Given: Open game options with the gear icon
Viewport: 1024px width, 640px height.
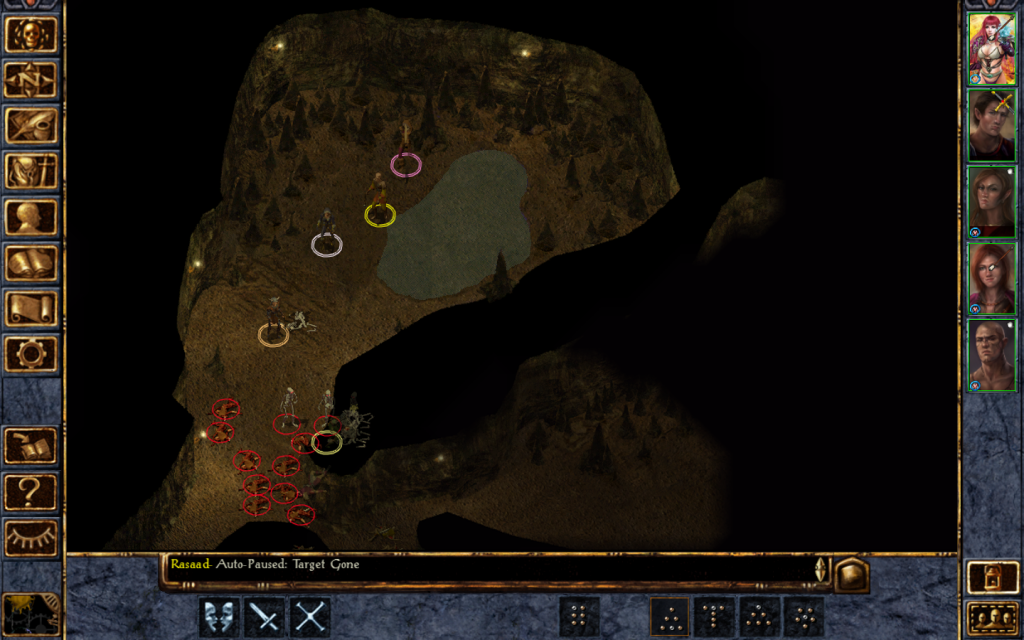Looking at the screenshot, I should pyautogui.click(x=31, y=354).
